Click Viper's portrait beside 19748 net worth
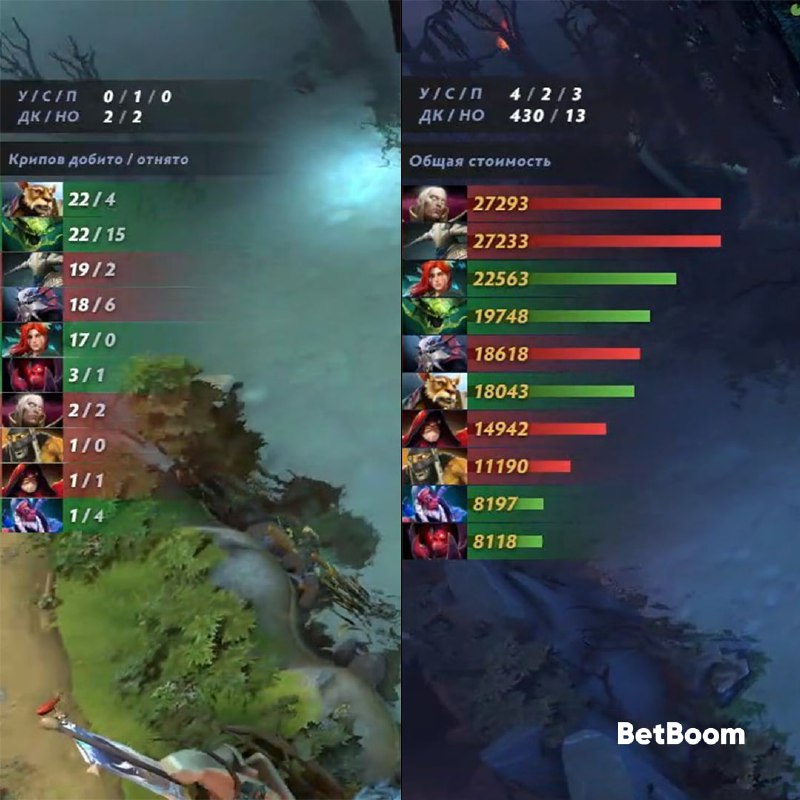The width and height of the screenshot is (800, 800). point(434,316)
